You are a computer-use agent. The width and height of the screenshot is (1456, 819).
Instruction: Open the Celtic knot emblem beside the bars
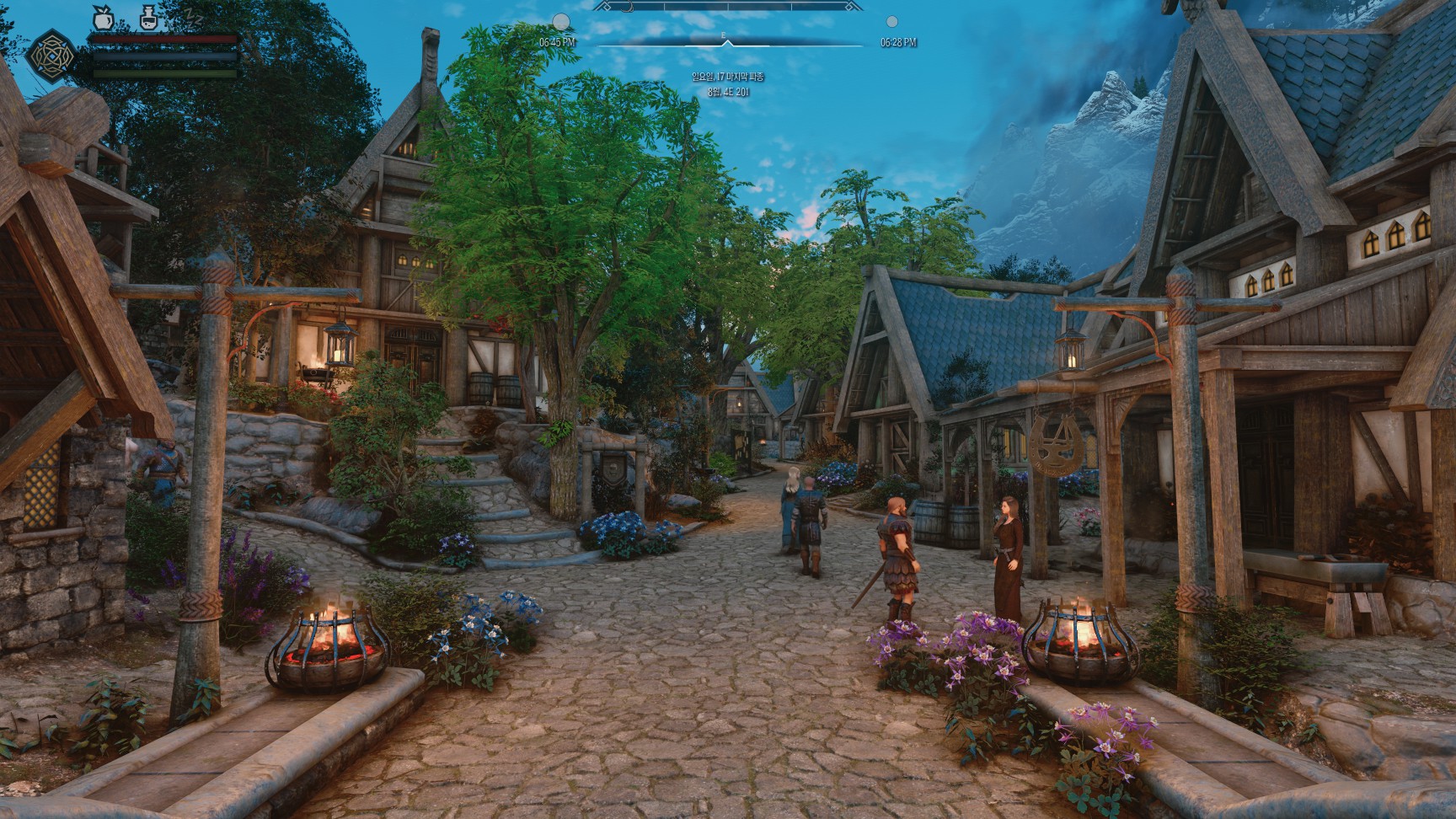pyautogui.click(x=51, y=56)
